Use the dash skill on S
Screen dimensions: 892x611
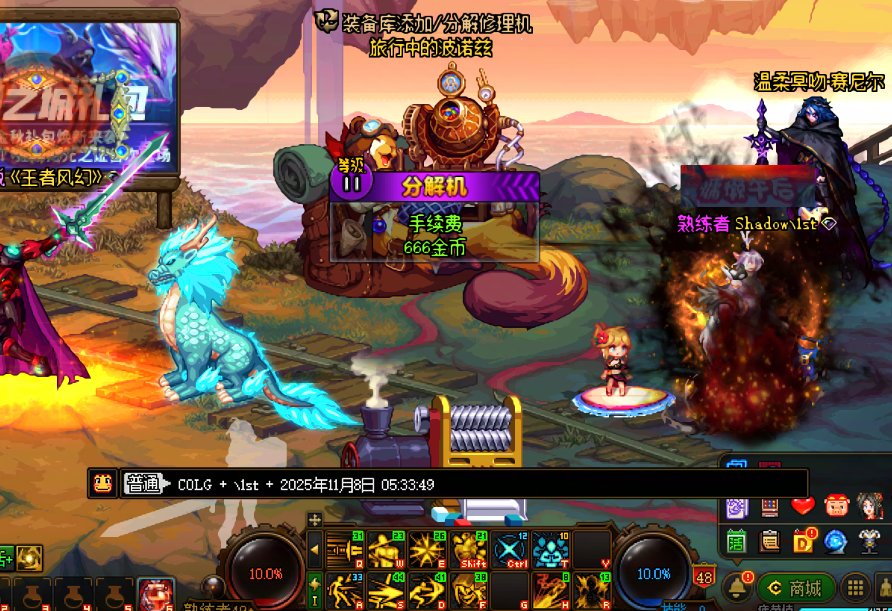[x=385, y=590]
